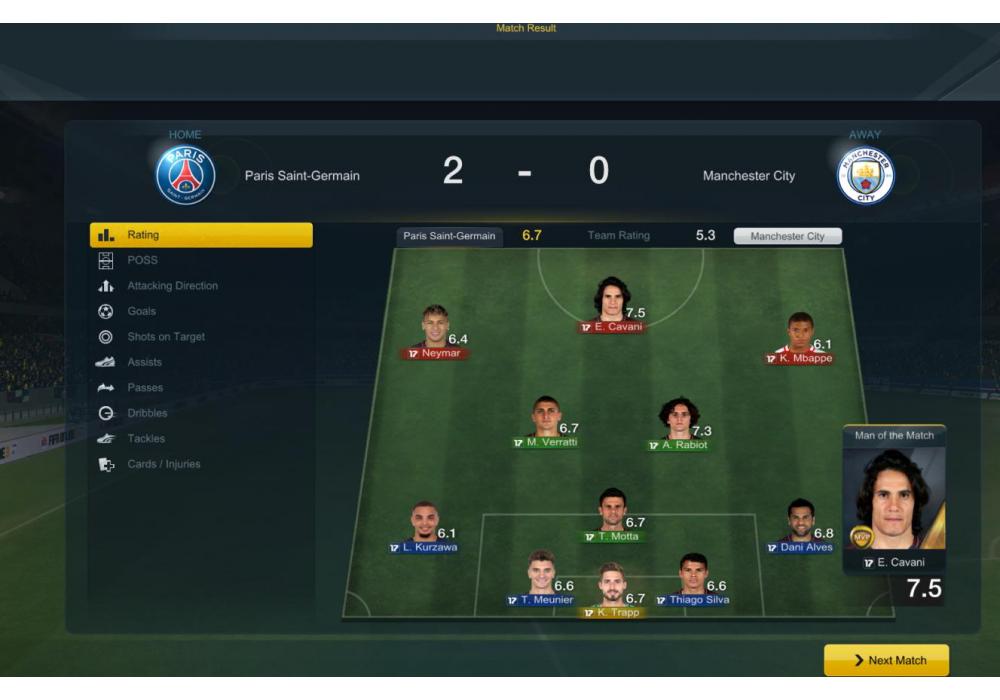Viewport: 1000px width, 700px height.
Task: Select E. Cavani on the pitch
Action: pos(612,304)
